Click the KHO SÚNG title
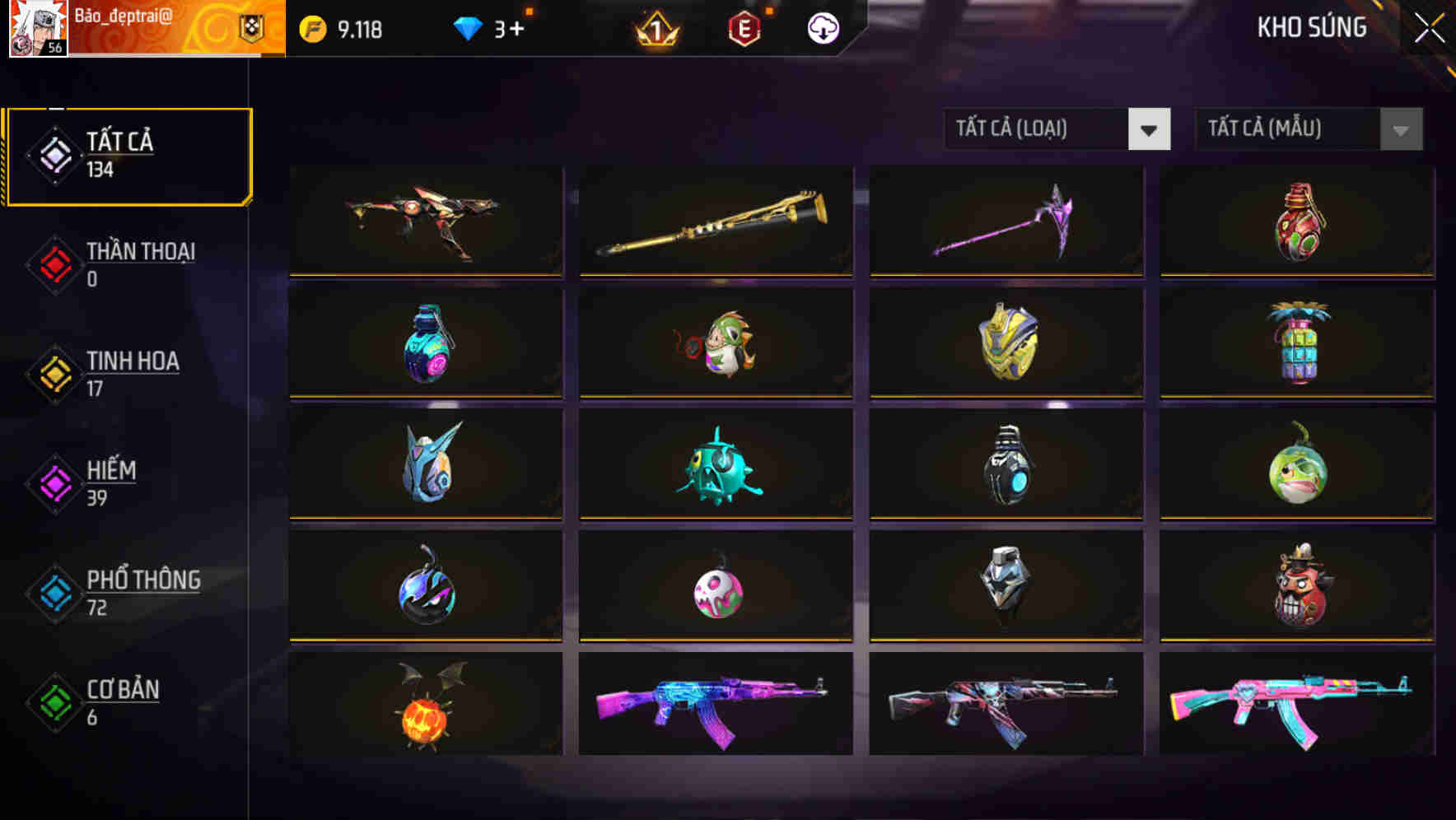Screen dimensions: 1456x820 point(1311,27)
